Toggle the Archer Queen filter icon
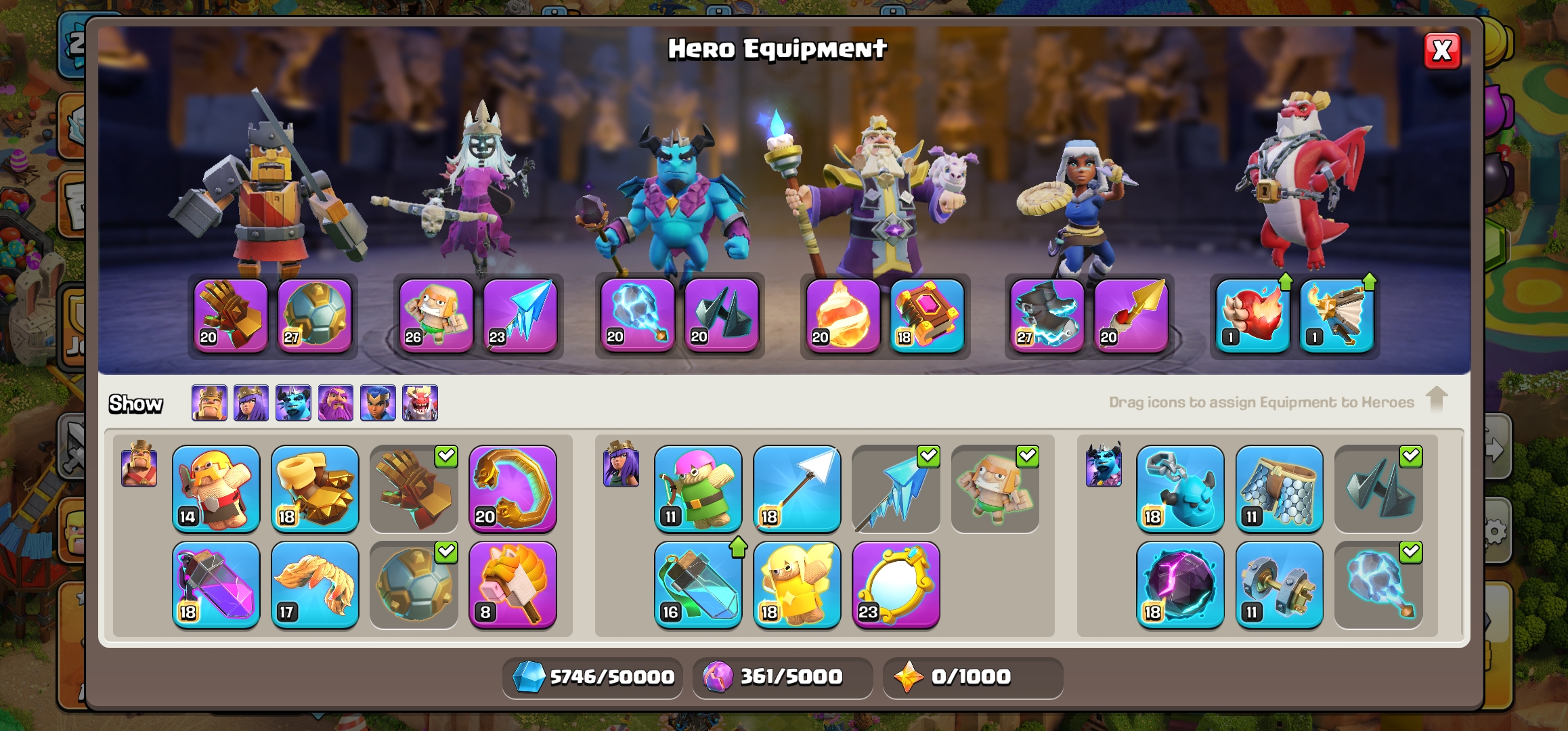This screenshot has width=1568, height=731. tap(251, 403)
